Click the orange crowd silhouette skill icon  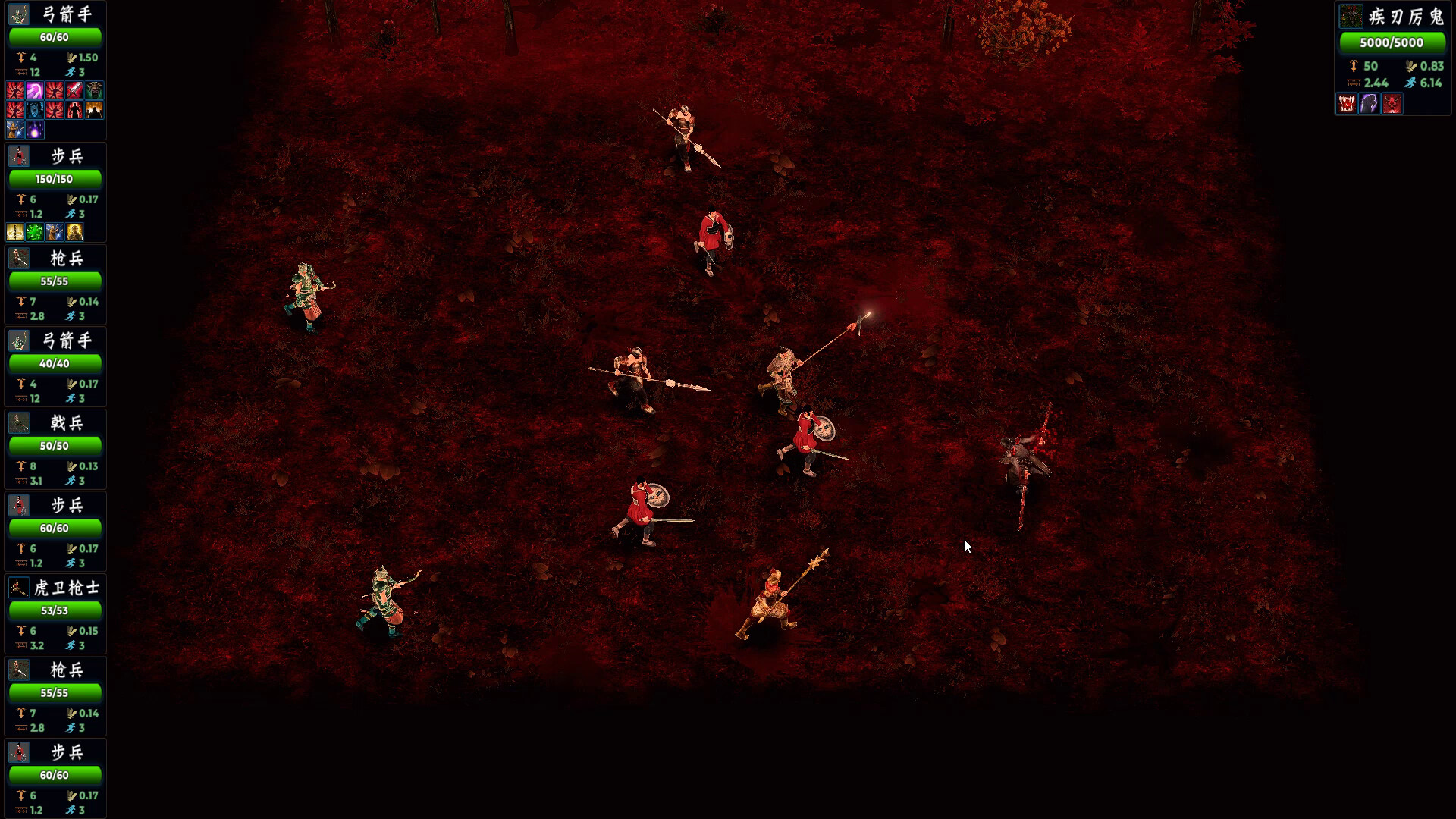94,111
